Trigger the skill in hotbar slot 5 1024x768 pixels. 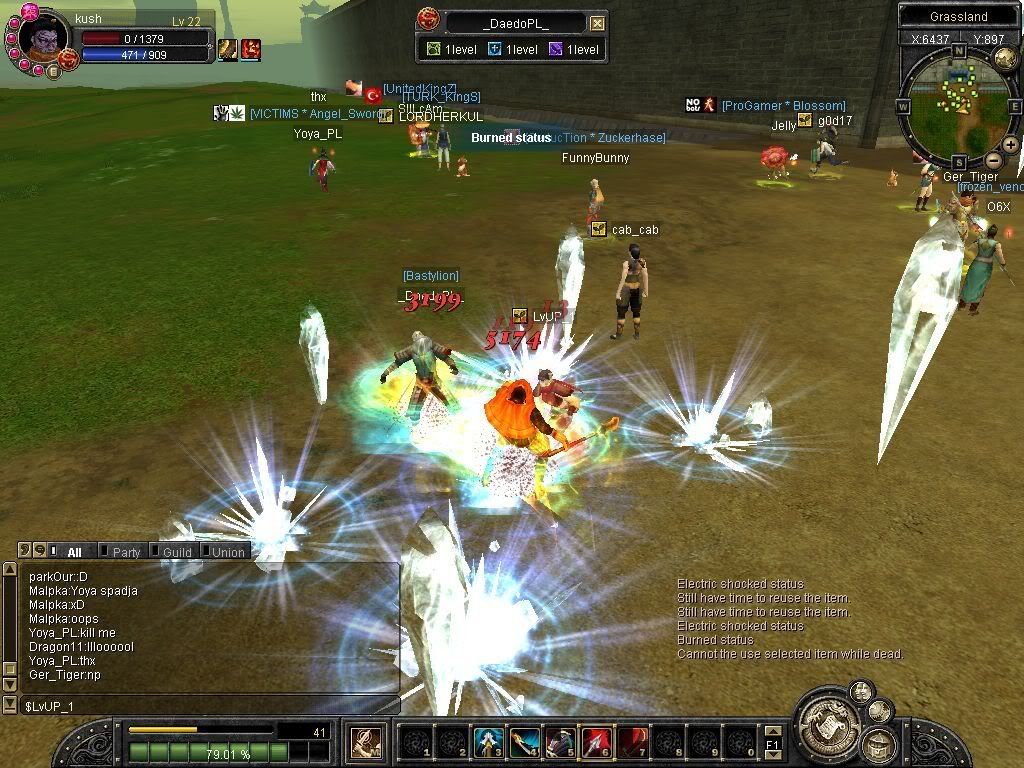point(561,743)
